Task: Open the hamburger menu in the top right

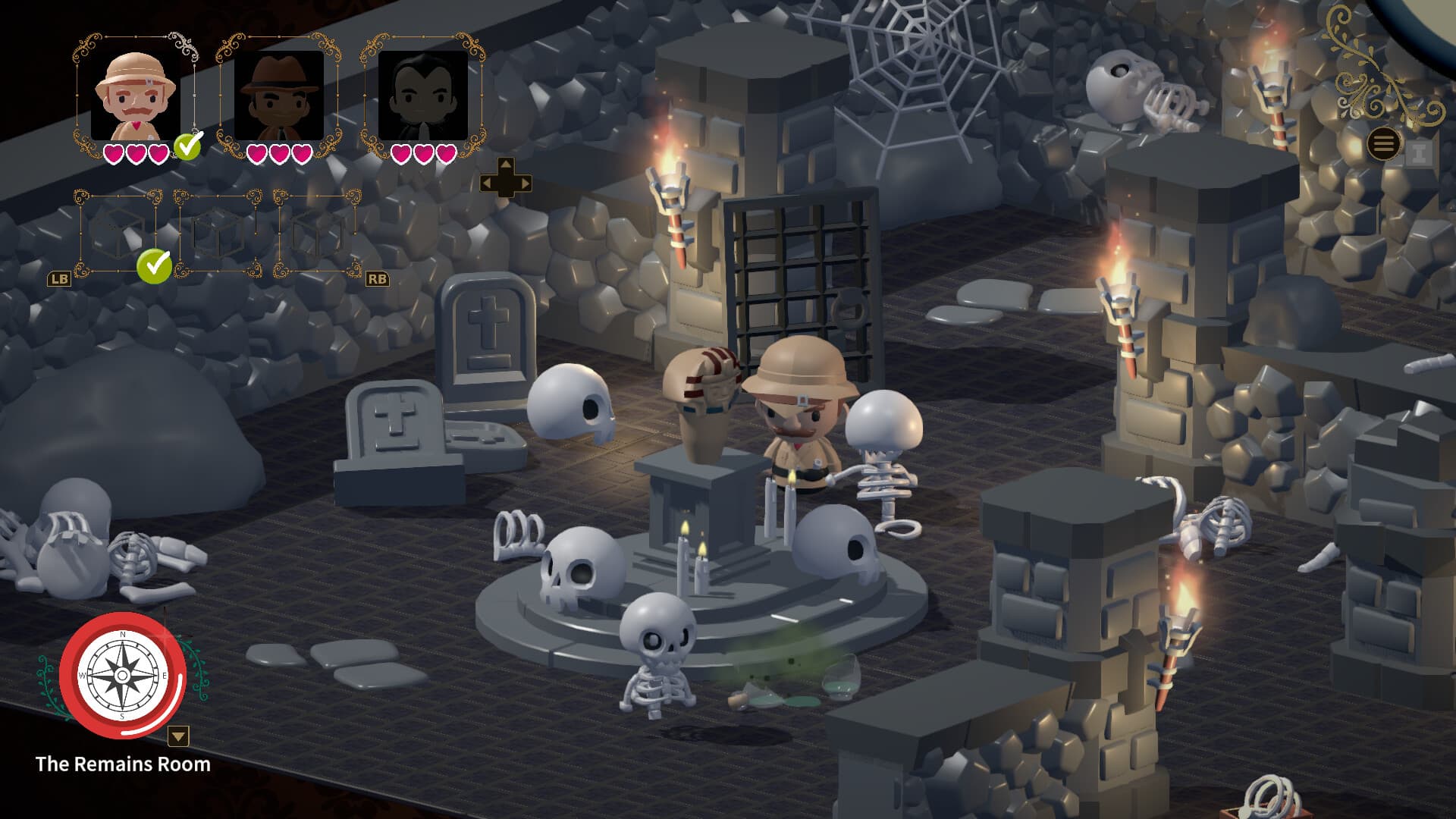Action: click(x=1385, y=143)
